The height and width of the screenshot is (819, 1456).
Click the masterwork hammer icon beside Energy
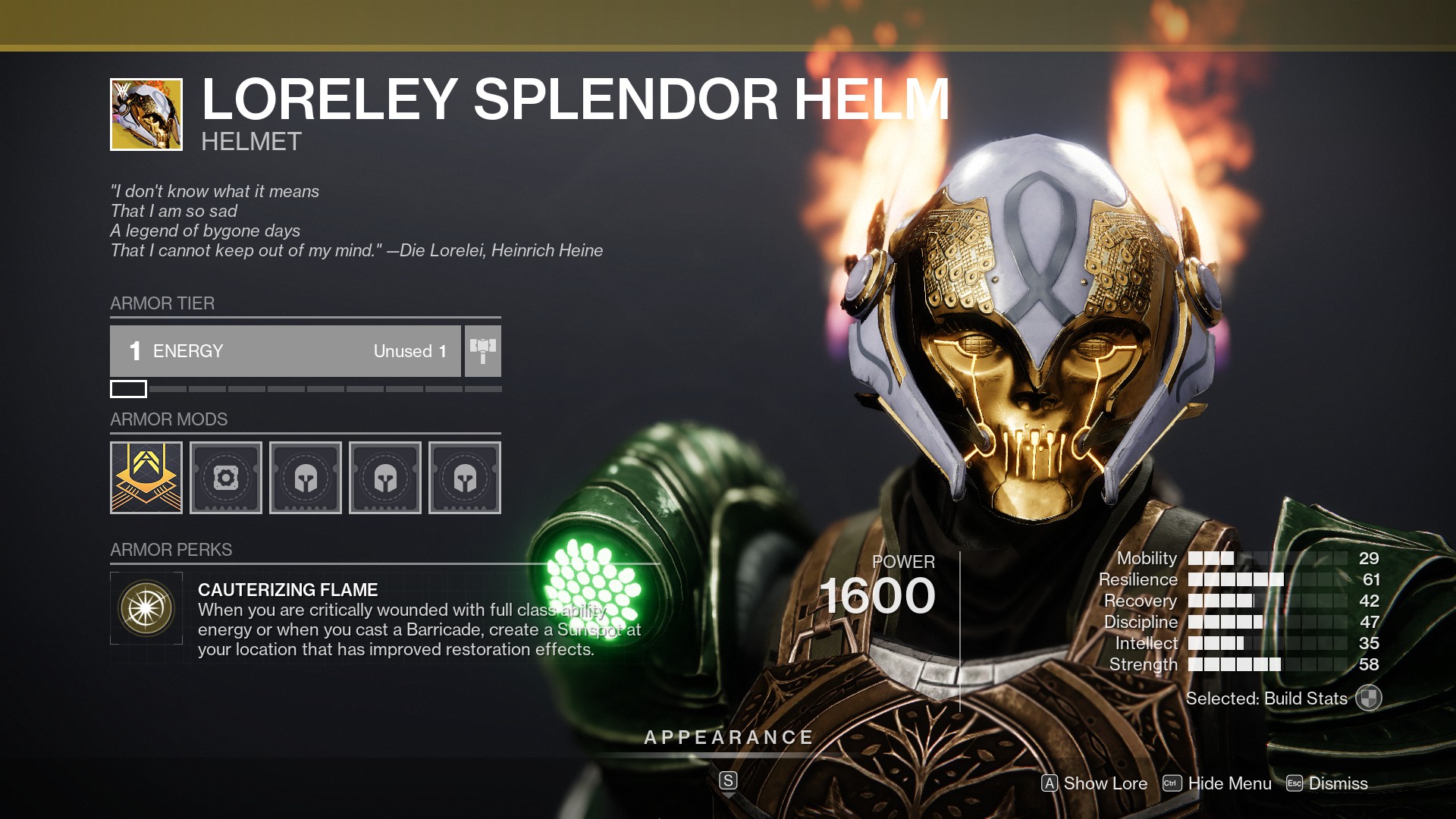[483, 350]
